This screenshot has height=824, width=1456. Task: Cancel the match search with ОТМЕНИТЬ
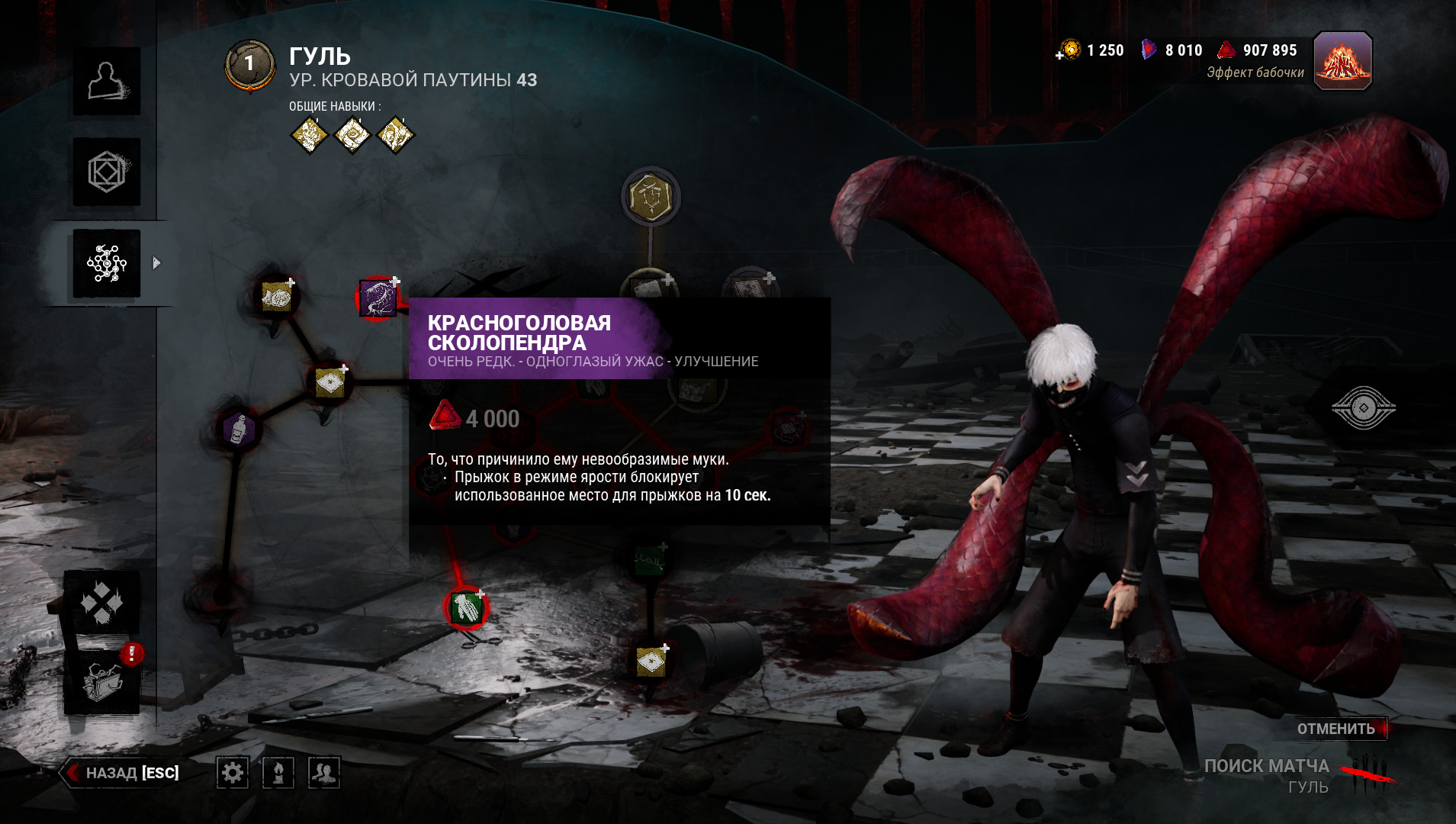tap(1335, 729)
